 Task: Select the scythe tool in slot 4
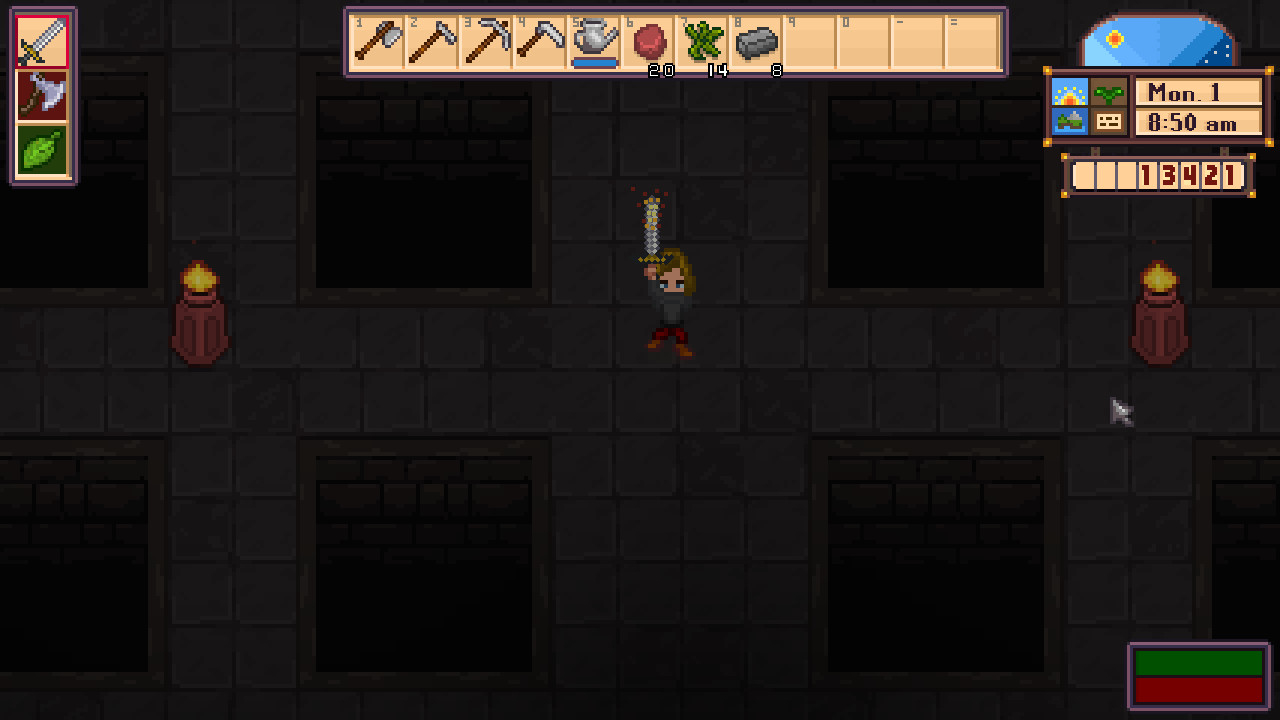point(540,40)
